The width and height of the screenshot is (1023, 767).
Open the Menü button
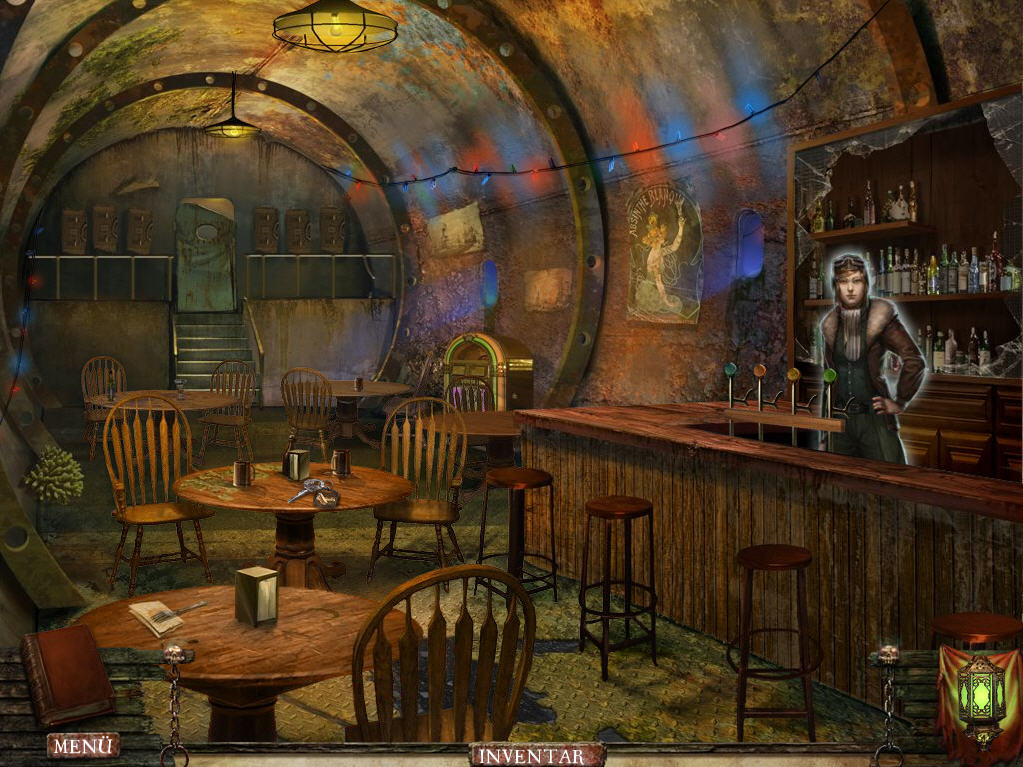82,746
